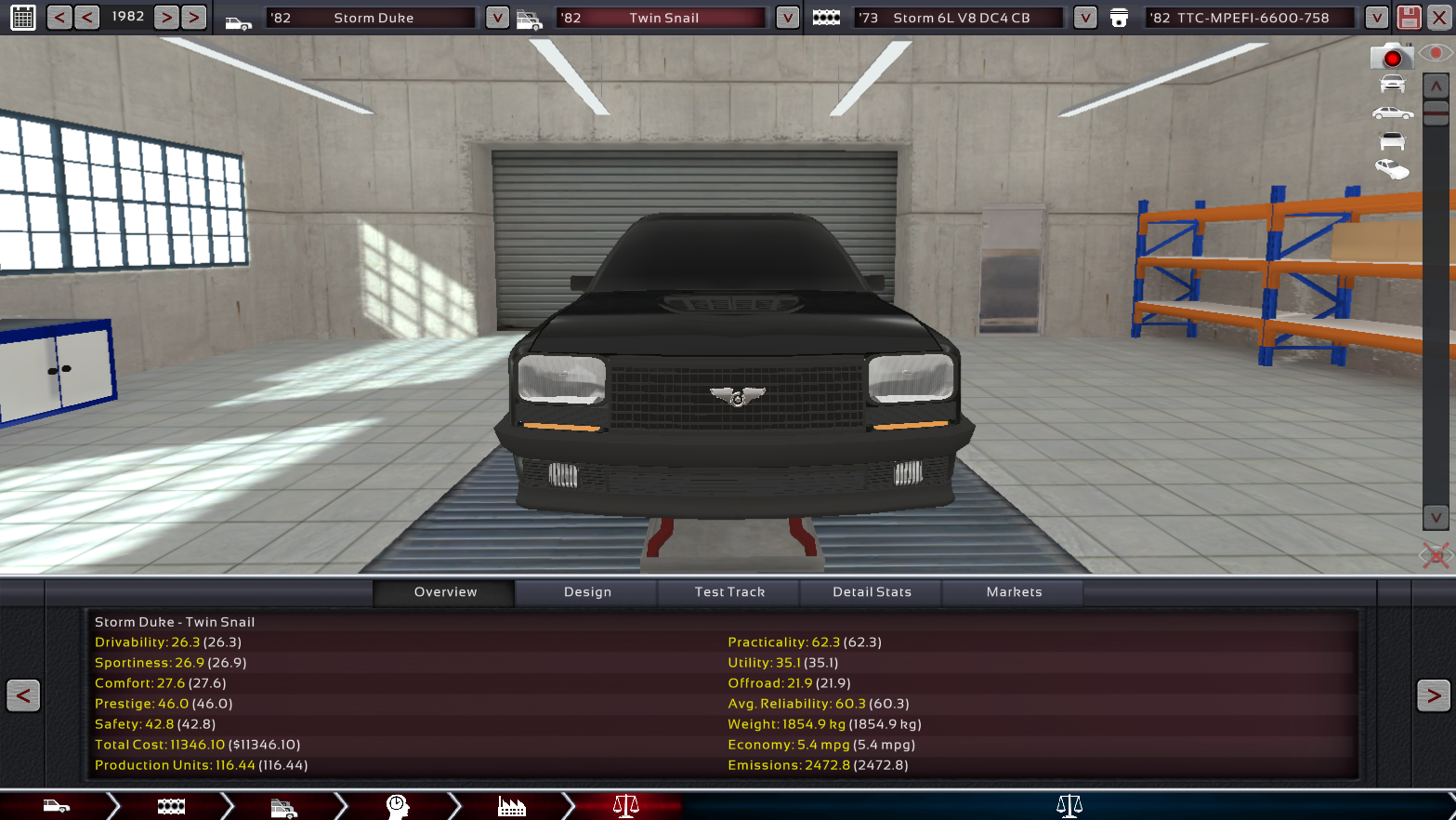This screenshot has height=820, width=1456.
Task: Open the Storm 6L V8 engine family dropdown
Action: pos(1084,18)
